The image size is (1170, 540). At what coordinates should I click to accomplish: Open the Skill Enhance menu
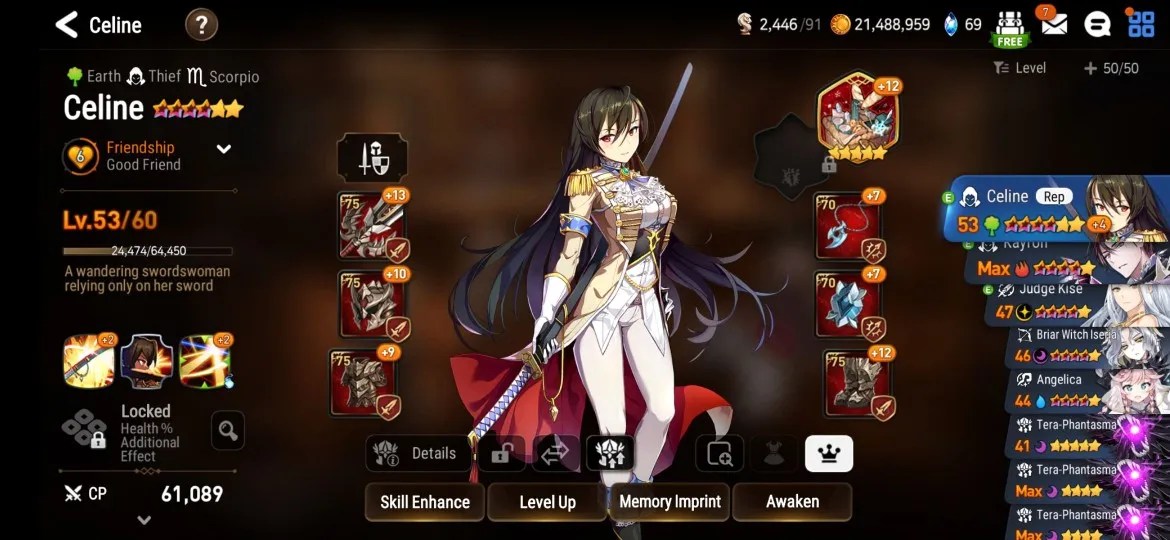pos(425,502)
